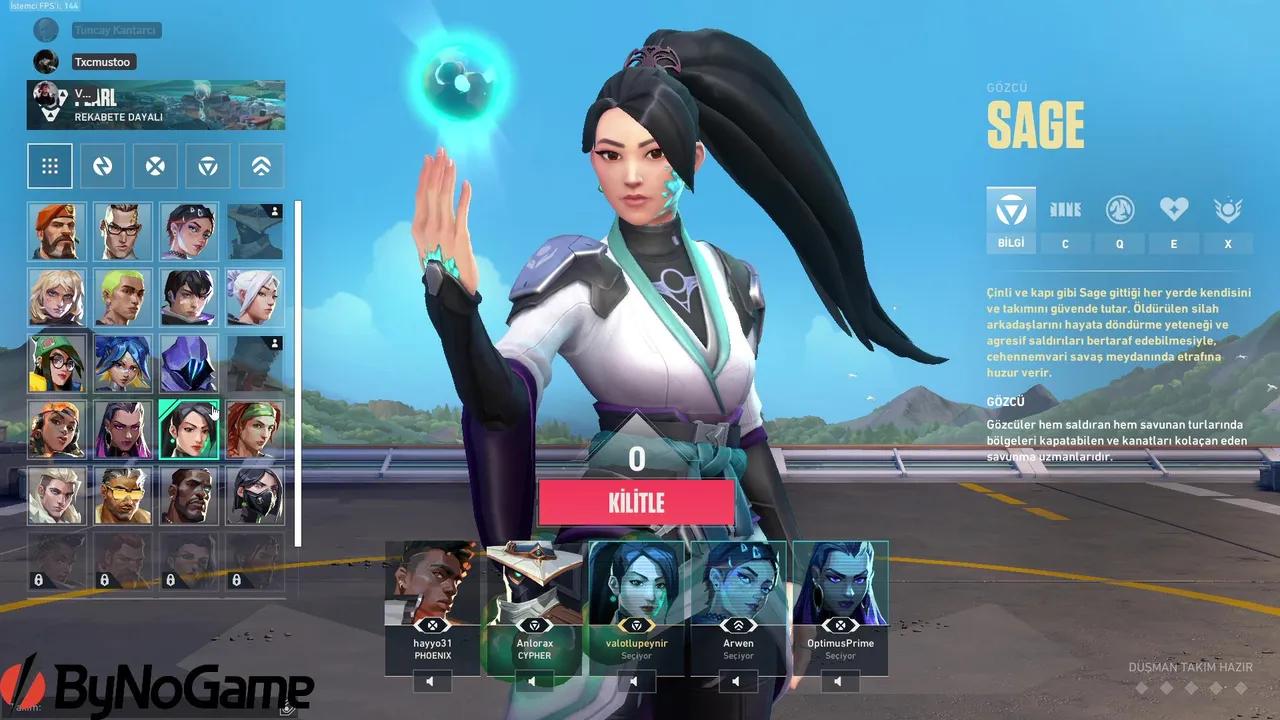Screen dimensions: 1280x720
Task: Select Jett's blue-haired portrait
Action: [123, 363]
